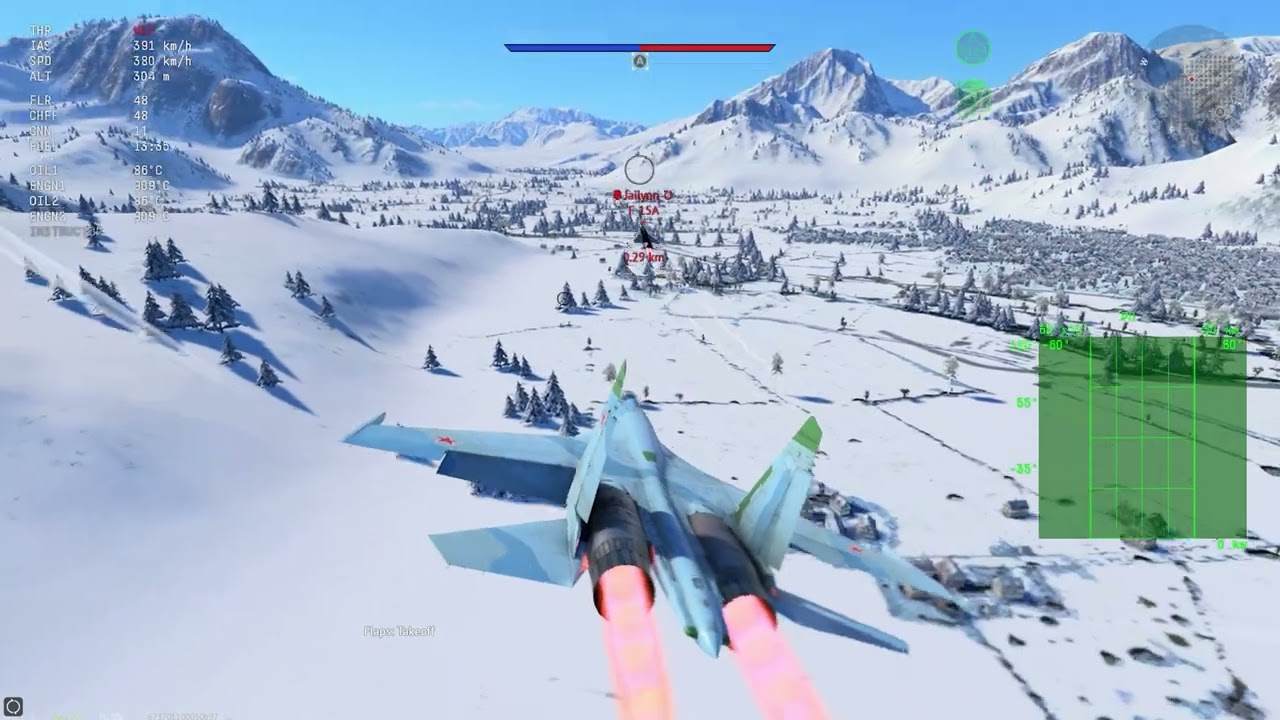Screen dimensions: 1280x720
Task: Click the Flaps: Takeoff status message
Action: tap(401, 632)
